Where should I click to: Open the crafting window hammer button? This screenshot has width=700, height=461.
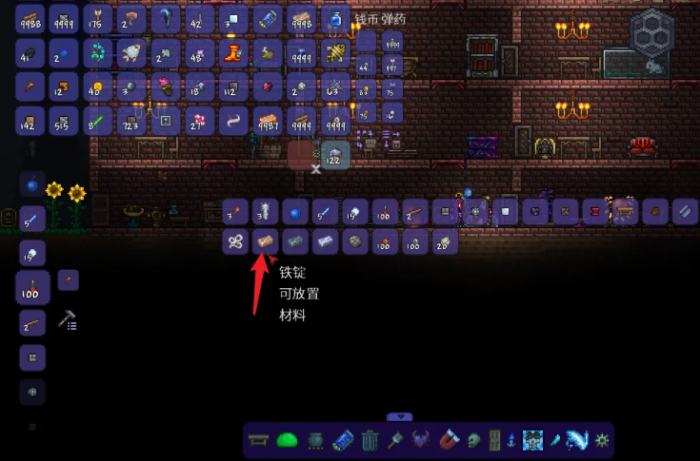(67, 320)
